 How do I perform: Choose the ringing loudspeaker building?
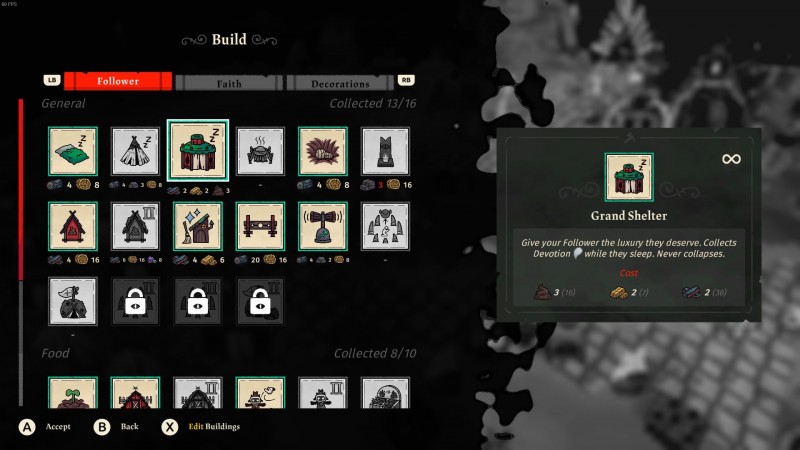(x=322, y=226)
